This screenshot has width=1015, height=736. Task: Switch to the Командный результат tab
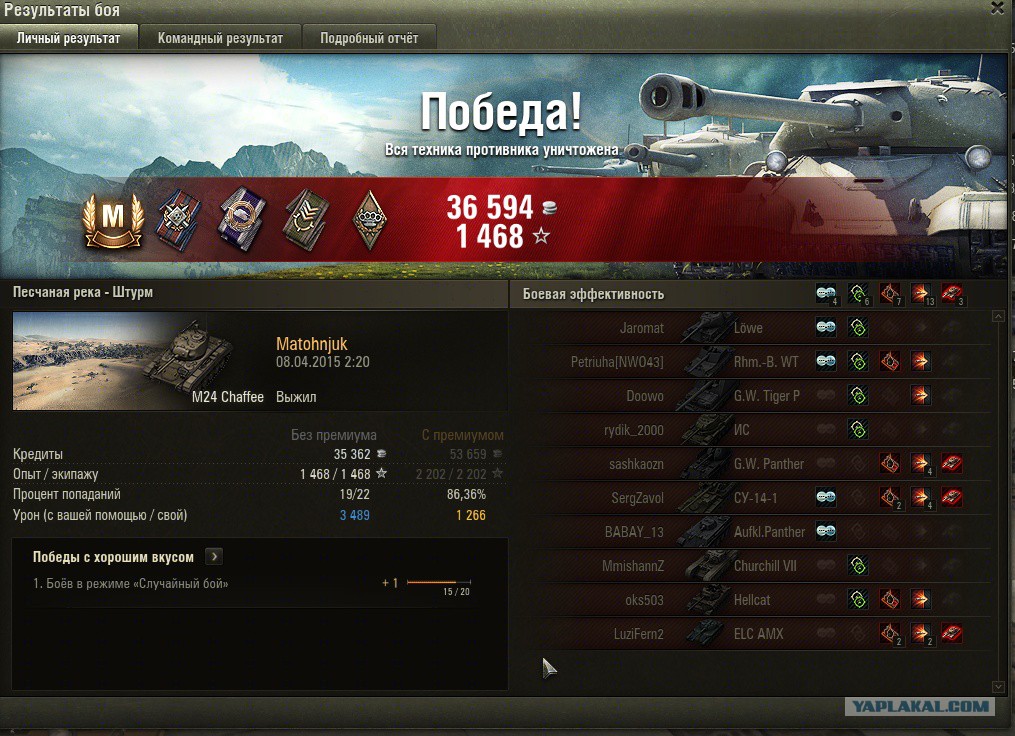tap(220, 38)
